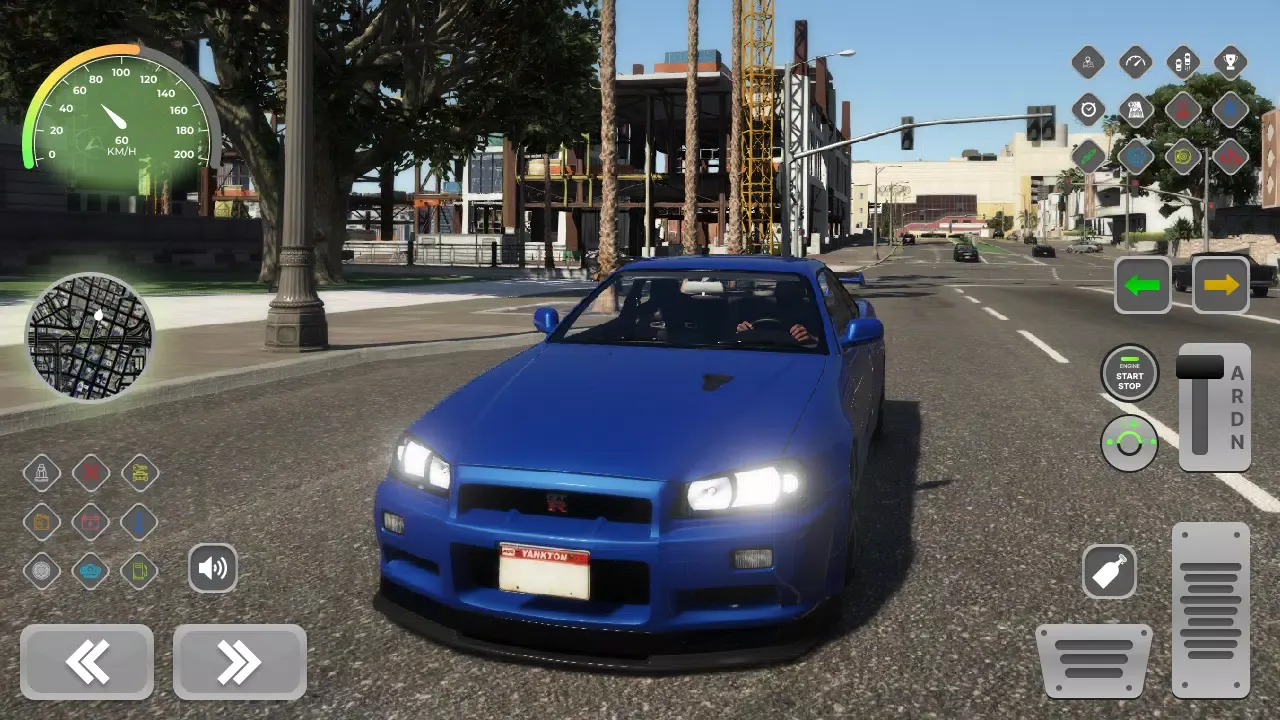Open the stopwatch timer icon
Viewport: 1280px width, 720px height.
pos(1088,109)
